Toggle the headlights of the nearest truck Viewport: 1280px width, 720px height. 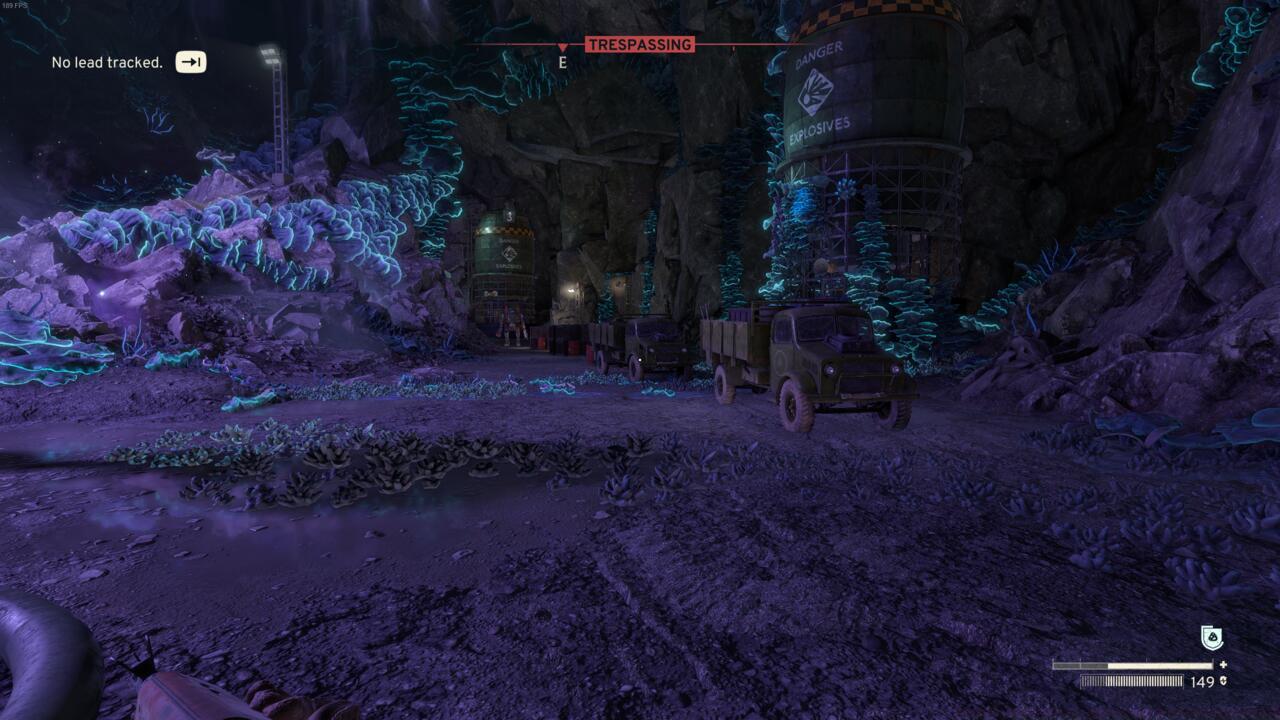830,370
